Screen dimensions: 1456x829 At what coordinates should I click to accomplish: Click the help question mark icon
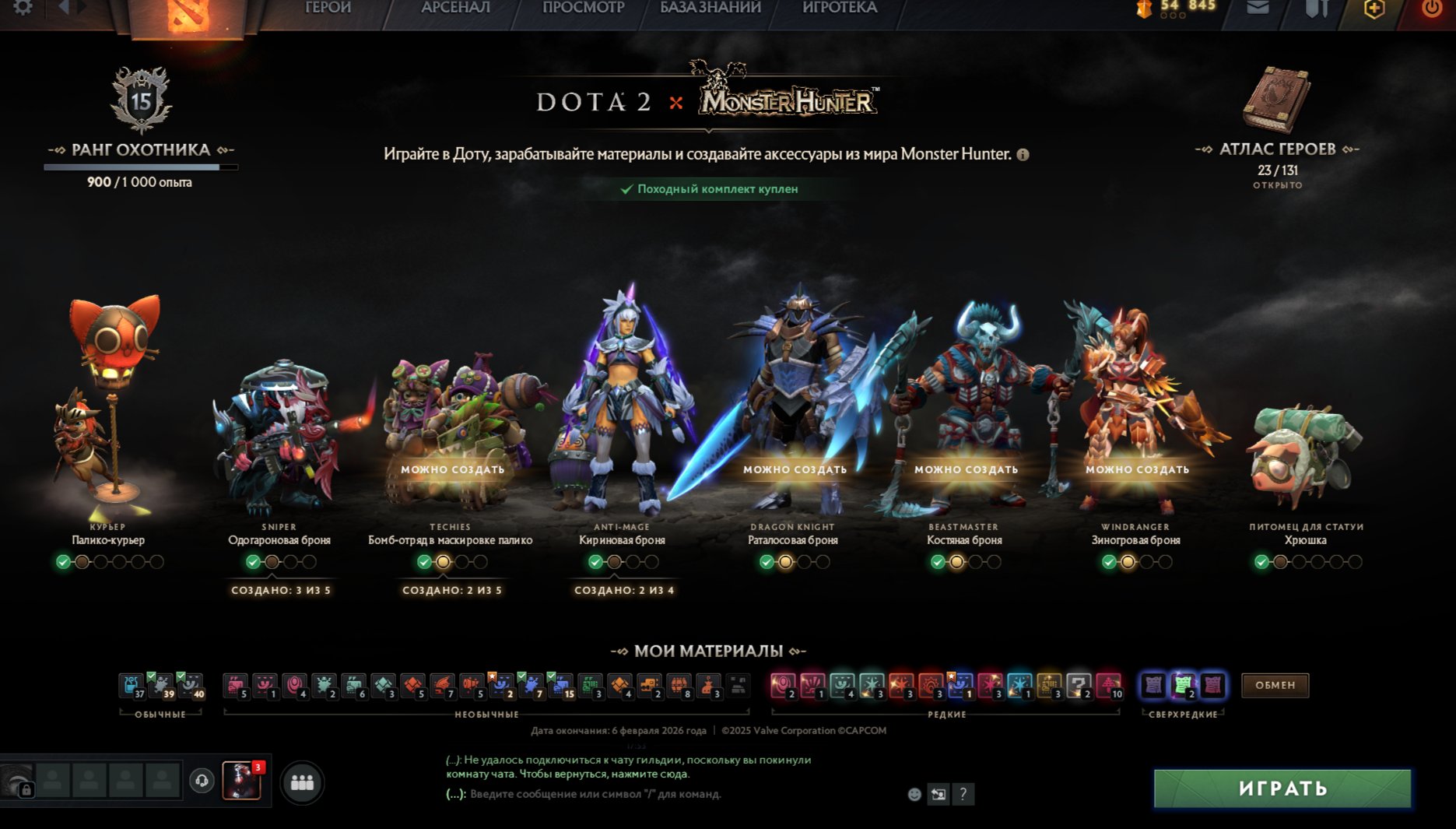point(965,795)
